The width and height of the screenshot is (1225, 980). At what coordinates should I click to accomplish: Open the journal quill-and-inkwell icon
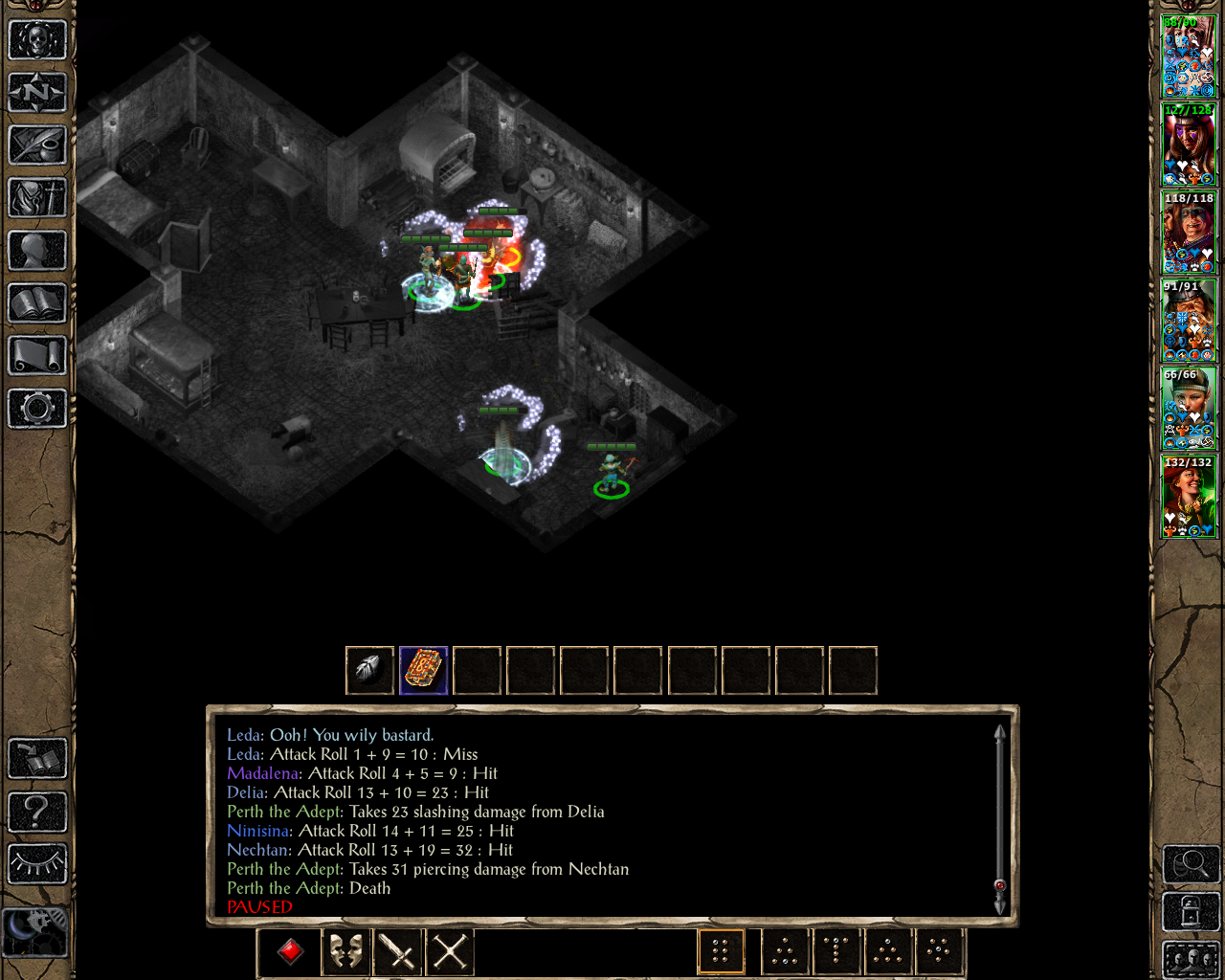pos(37,145)
